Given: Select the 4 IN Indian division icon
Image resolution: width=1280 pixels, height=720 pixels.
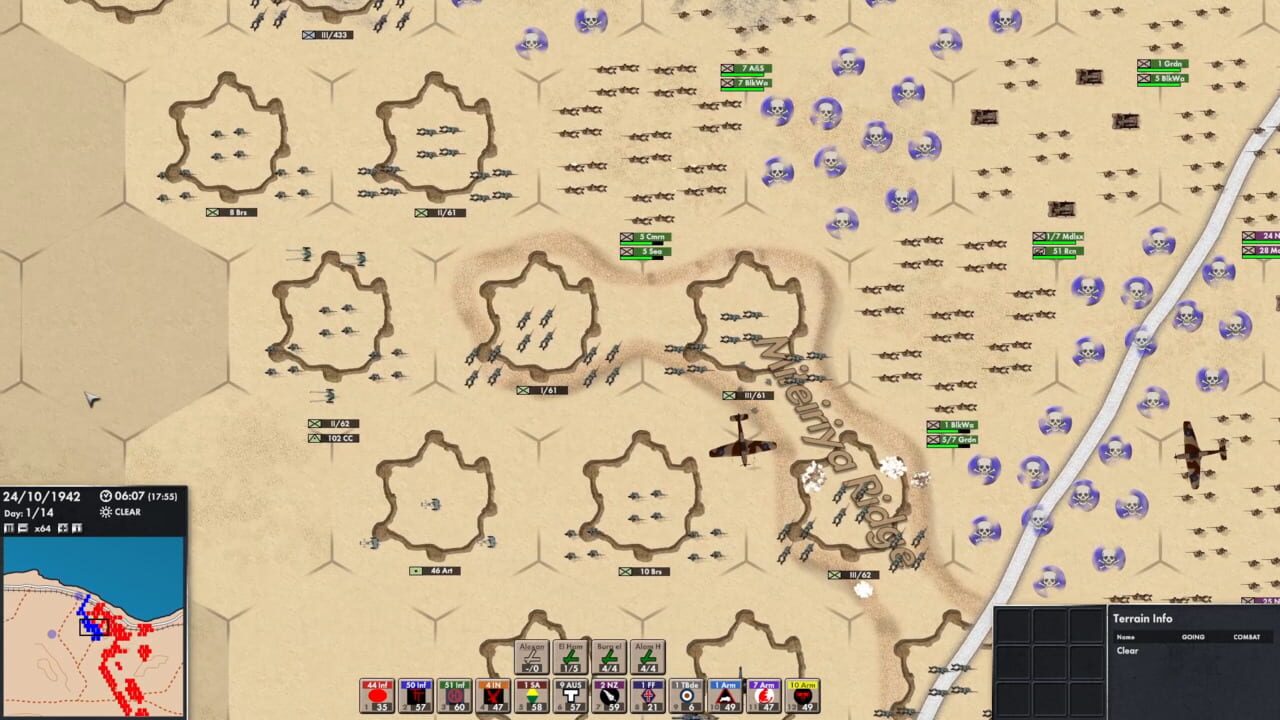Looking at the screenshot, I should tap(492, 692).
